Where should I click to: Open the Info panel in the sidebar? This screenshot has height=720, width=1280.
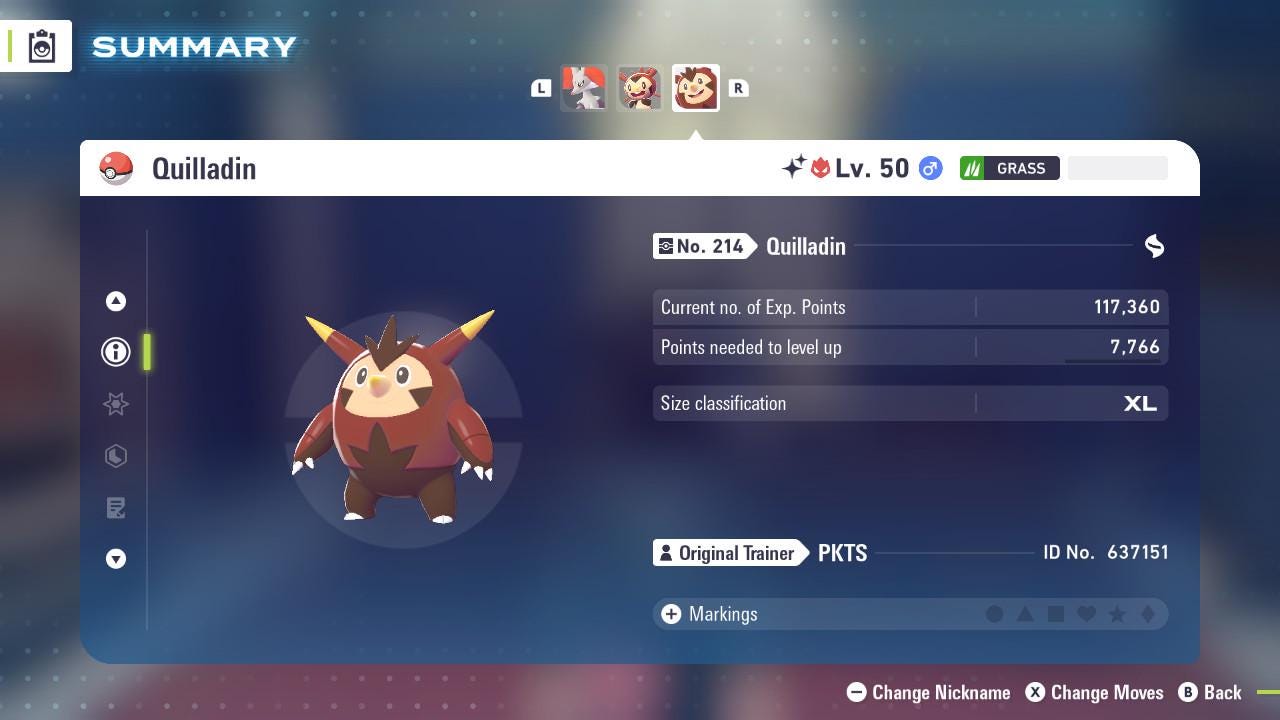(x=115, y=351)
